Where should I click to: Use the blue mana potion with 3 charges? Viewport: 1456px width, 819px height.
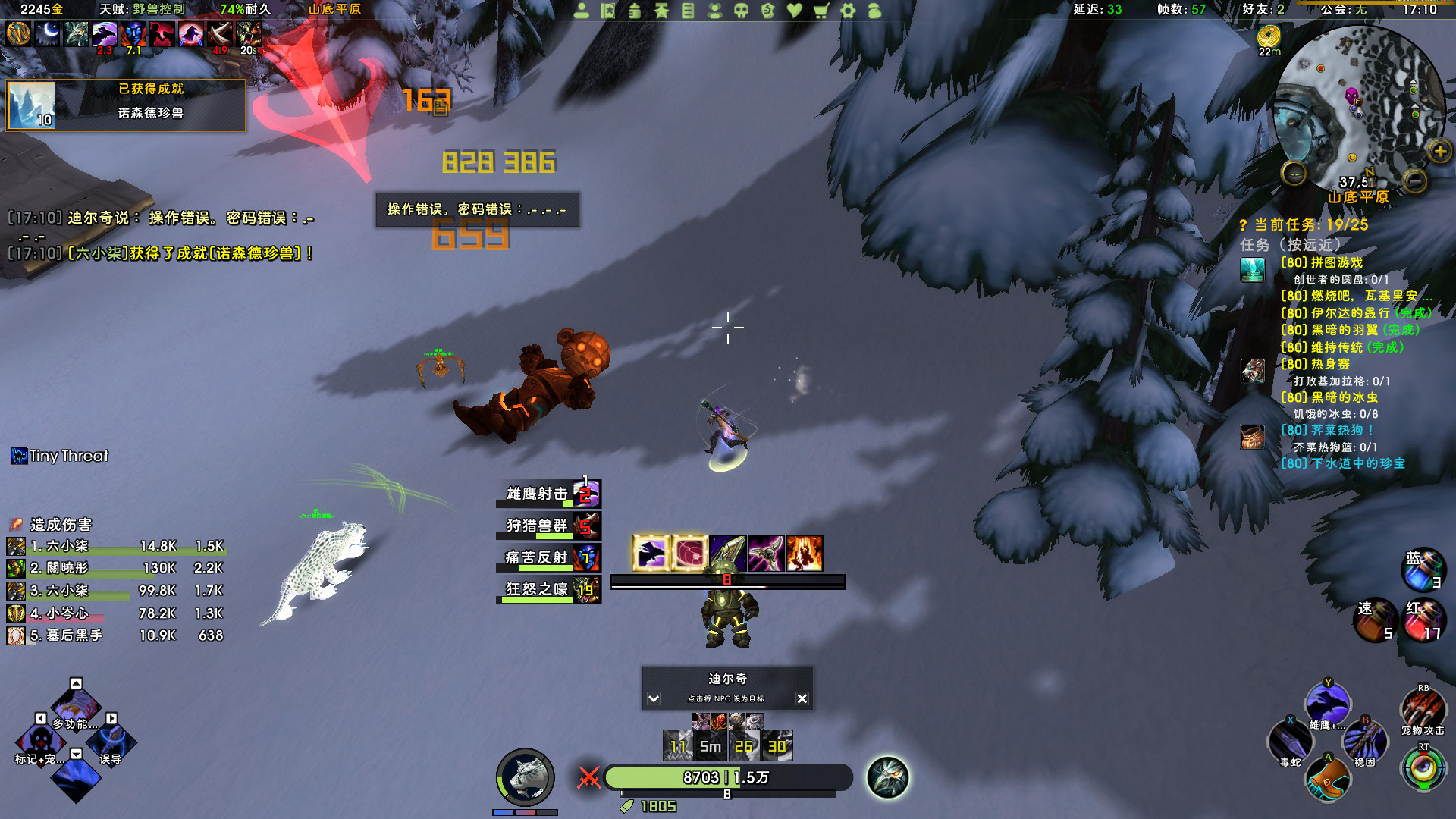[x=1423, y=570]
